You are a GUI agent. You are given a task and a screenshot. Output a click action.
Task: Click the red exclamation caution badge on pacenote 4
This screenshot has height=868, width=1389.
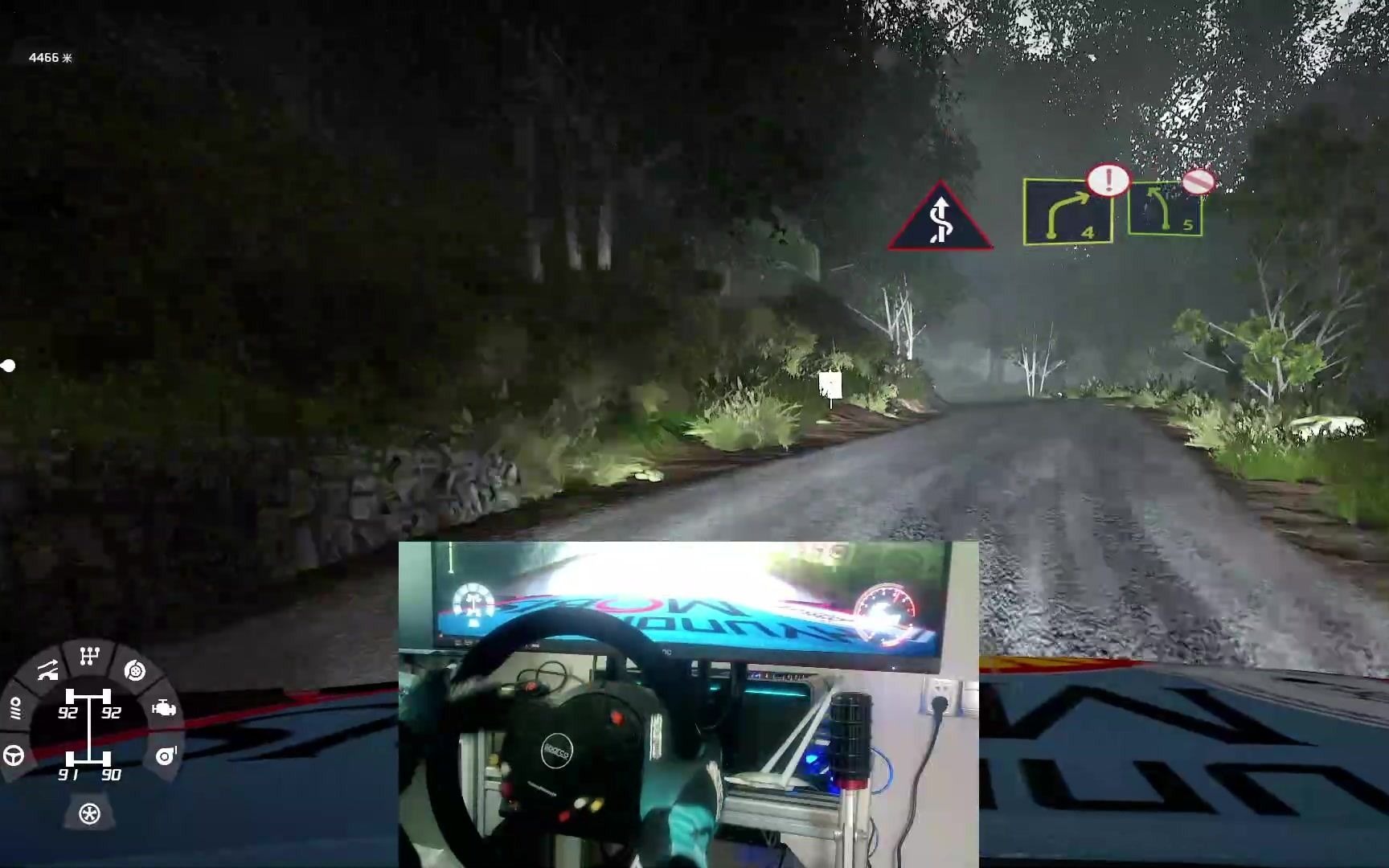point(1109,180)
